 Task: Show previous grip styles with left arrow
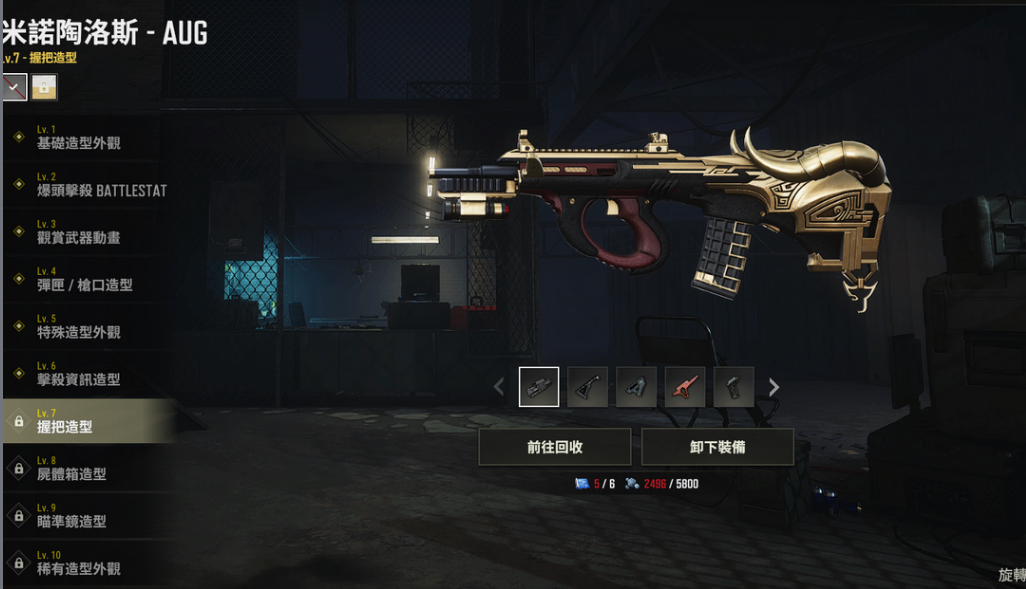click(499, 387)
